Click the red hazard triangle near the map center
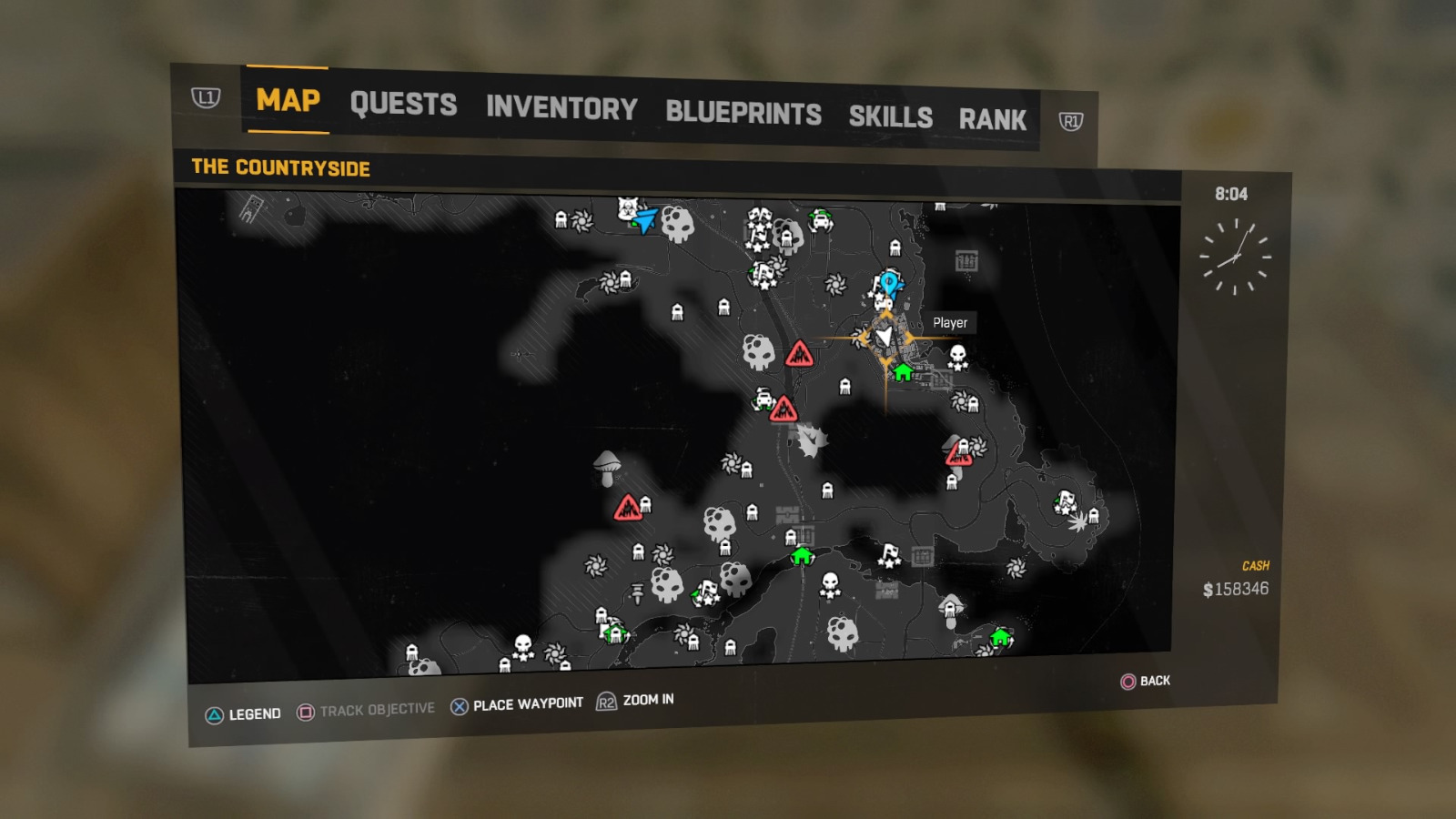The height and width of the screenshot is (819, 1456). point(800,355)
